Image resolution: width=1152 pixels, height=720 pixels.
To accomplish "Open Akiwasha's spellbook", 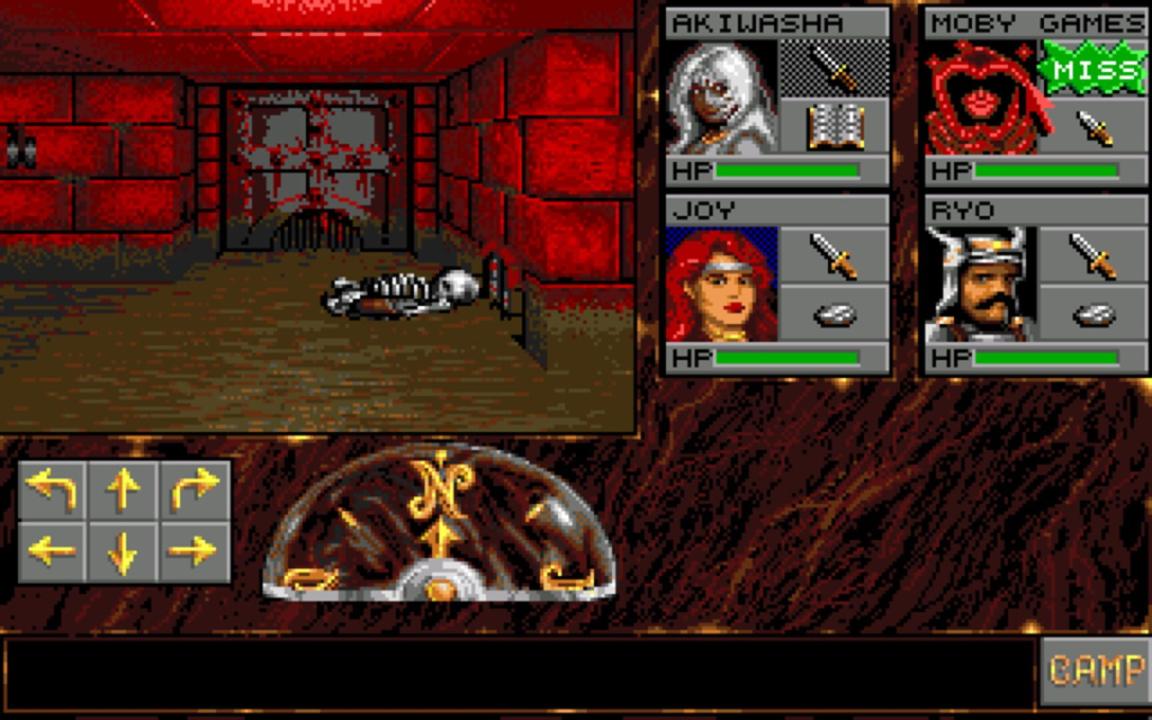I will click(834, 127).
